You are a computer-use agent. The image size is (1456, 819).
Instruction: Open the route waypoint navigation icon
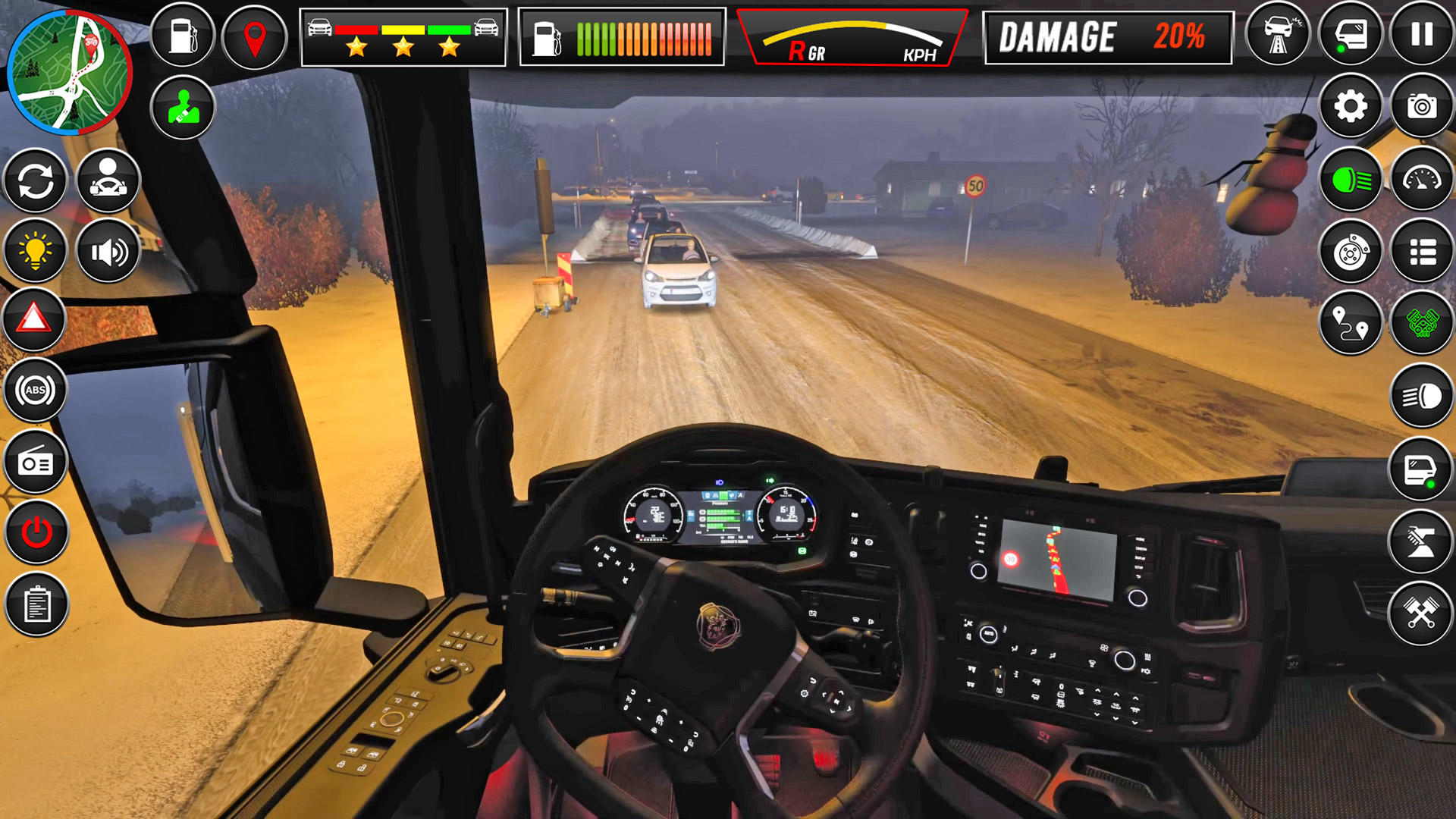(x=1352, y=322)
